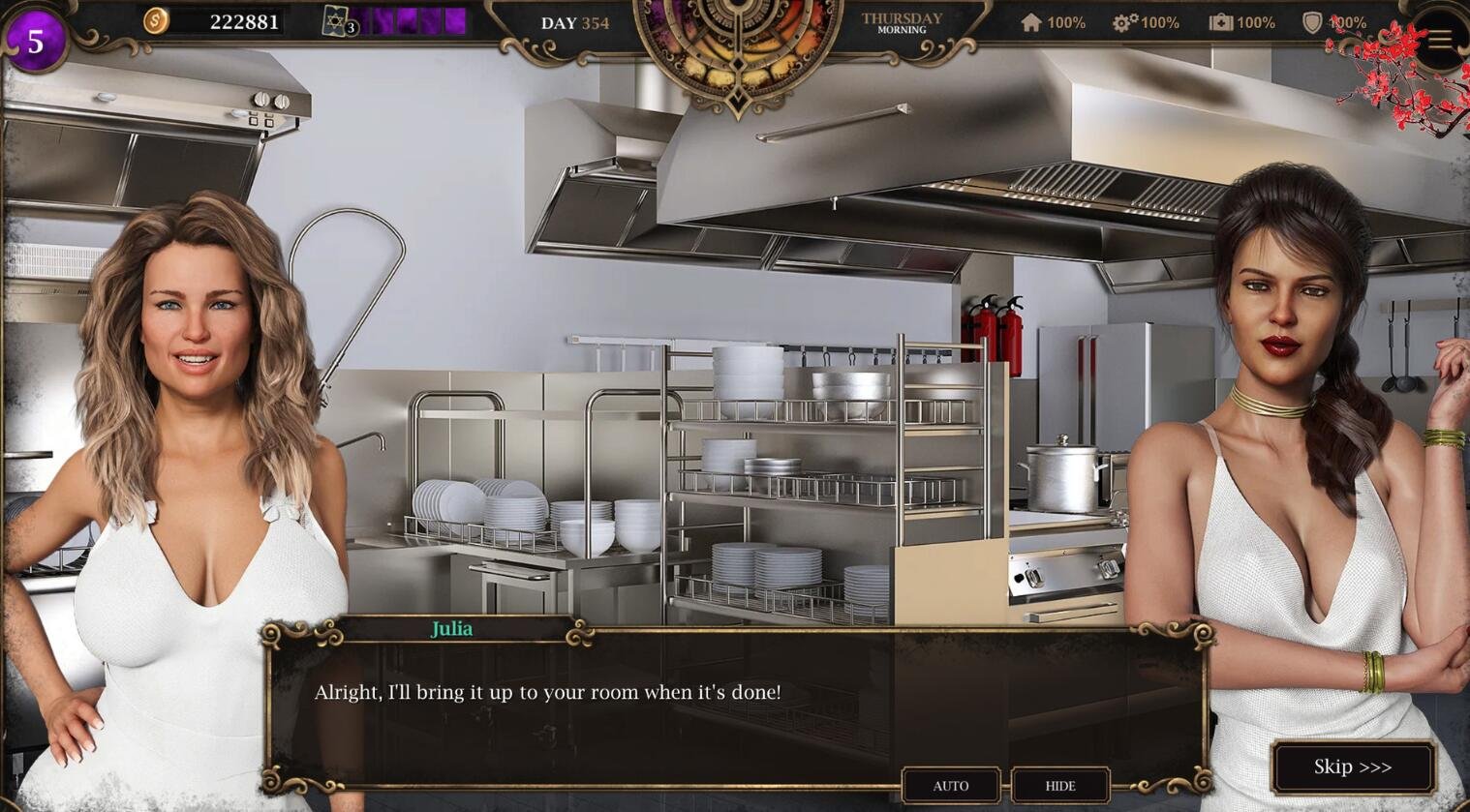Click the Skip >>> button

1353,767
